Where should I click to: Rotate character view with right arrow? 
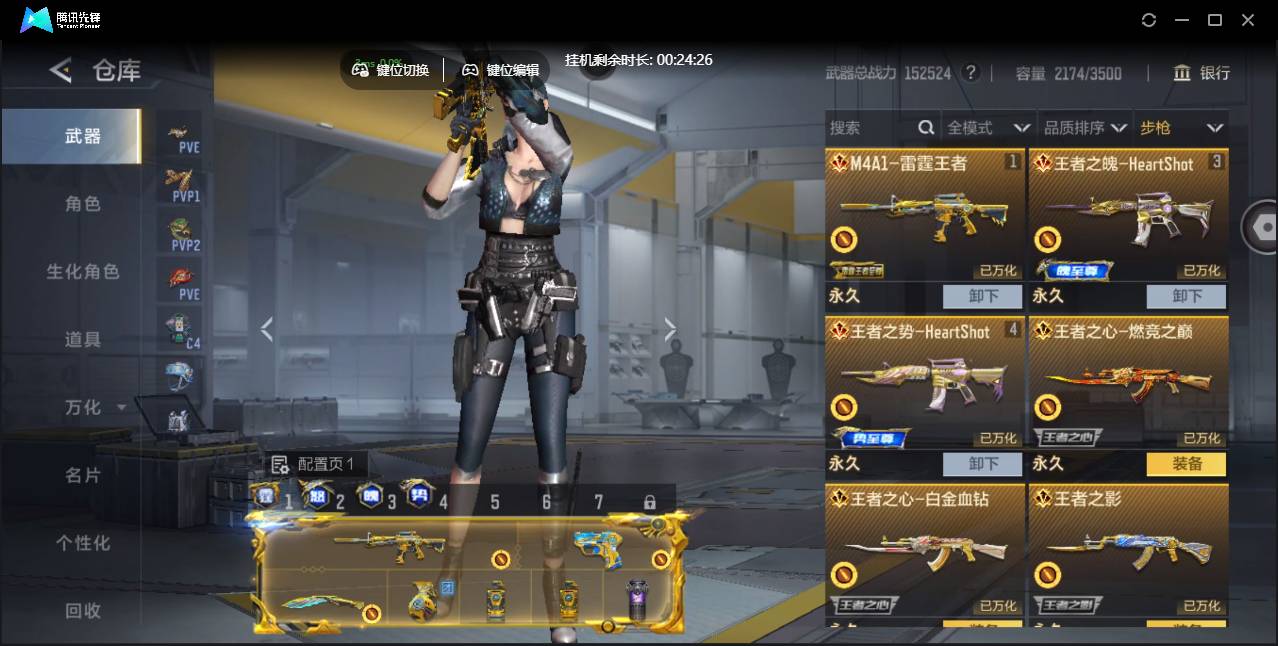coord(670,329)
